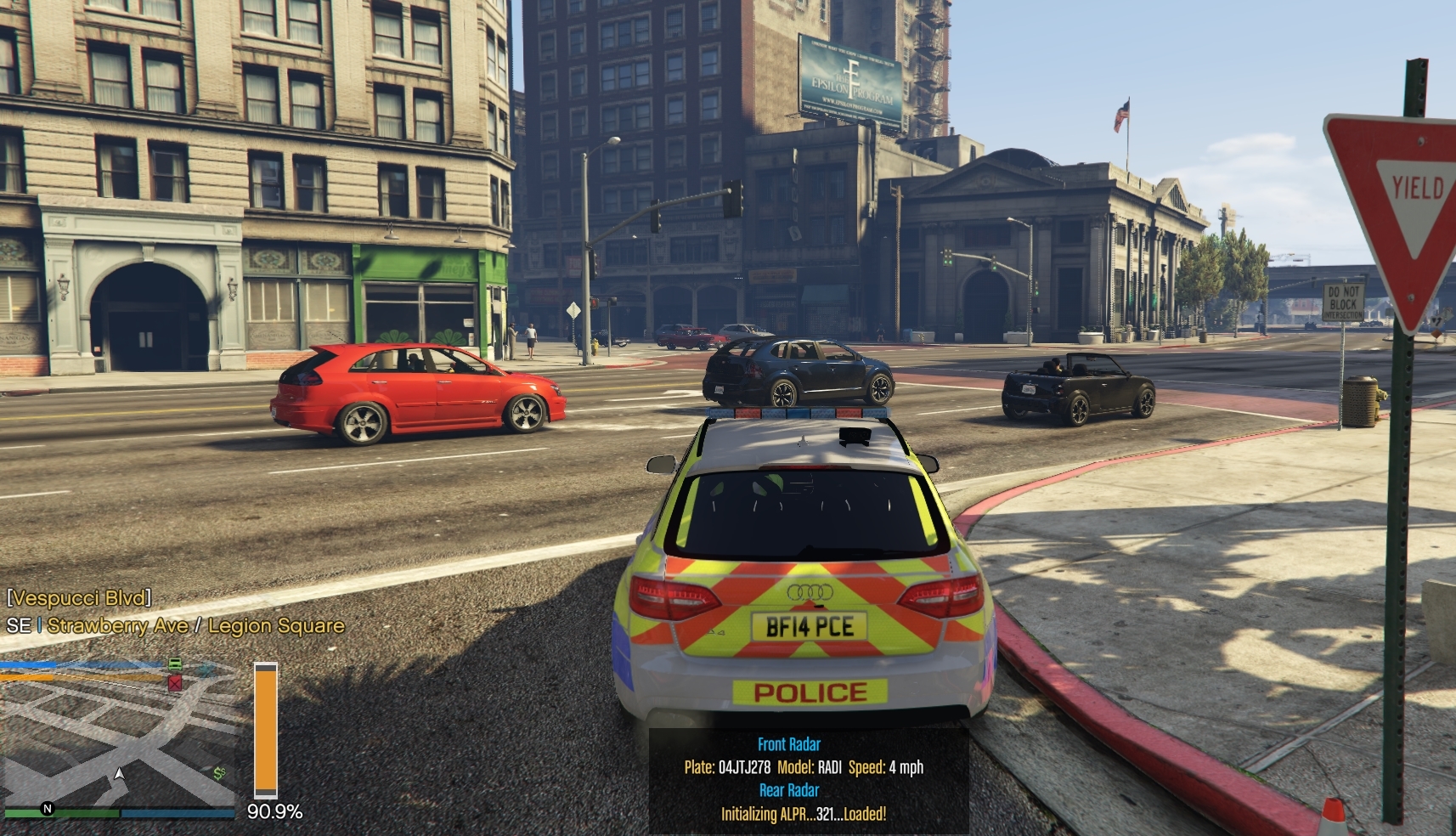Click the Front Radar heading

pyautogui.click(x=788, y=744)
